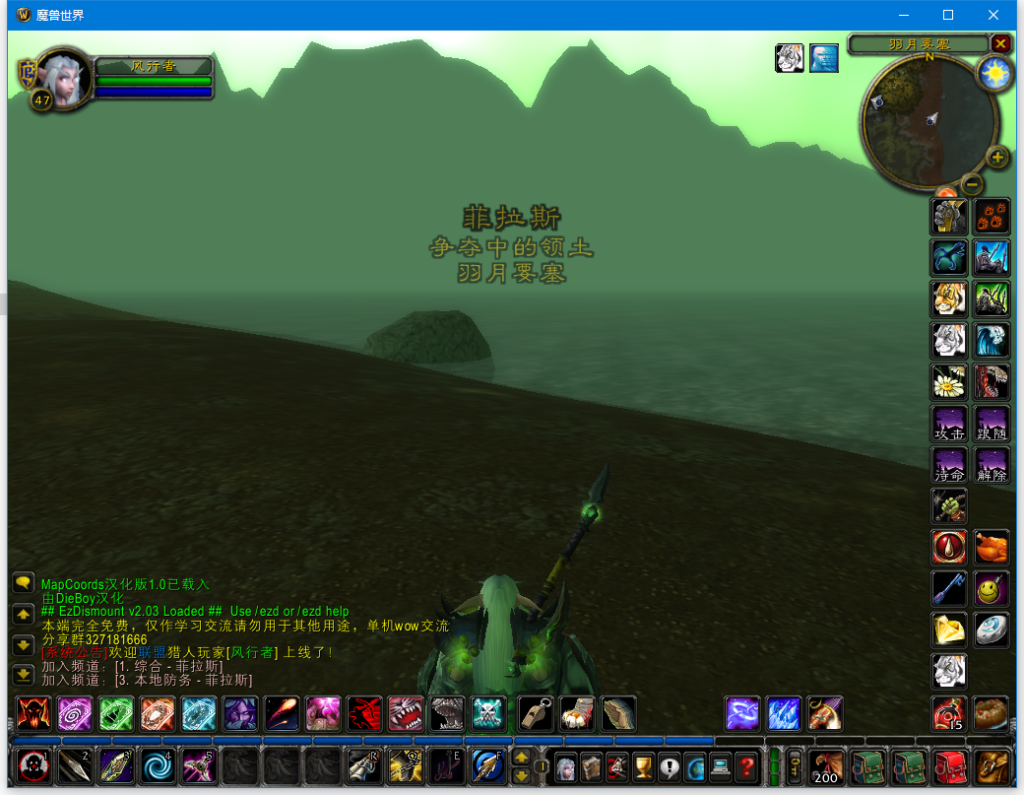Click the yellow smiley face icon
Viewport: 1024px width, 795px height.
pyautogui.click(x=992, y=588)
